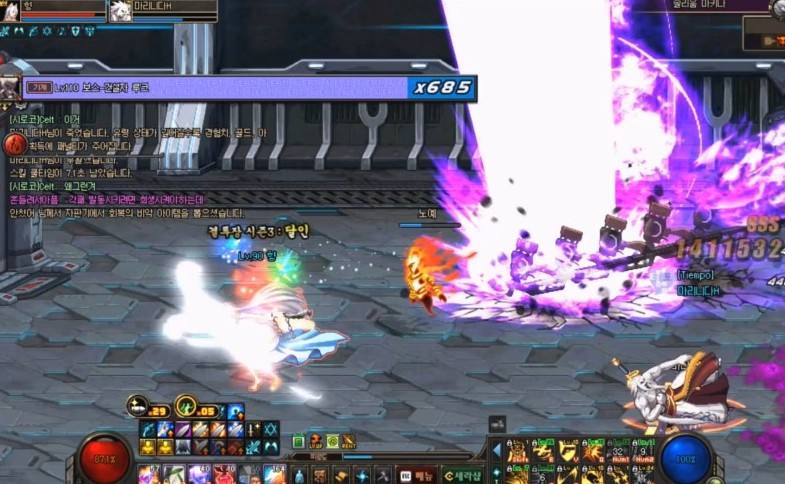The image size is (785, 484).
Task: Click the small camera icon above skill bar
Action: [x=497, y=425]
